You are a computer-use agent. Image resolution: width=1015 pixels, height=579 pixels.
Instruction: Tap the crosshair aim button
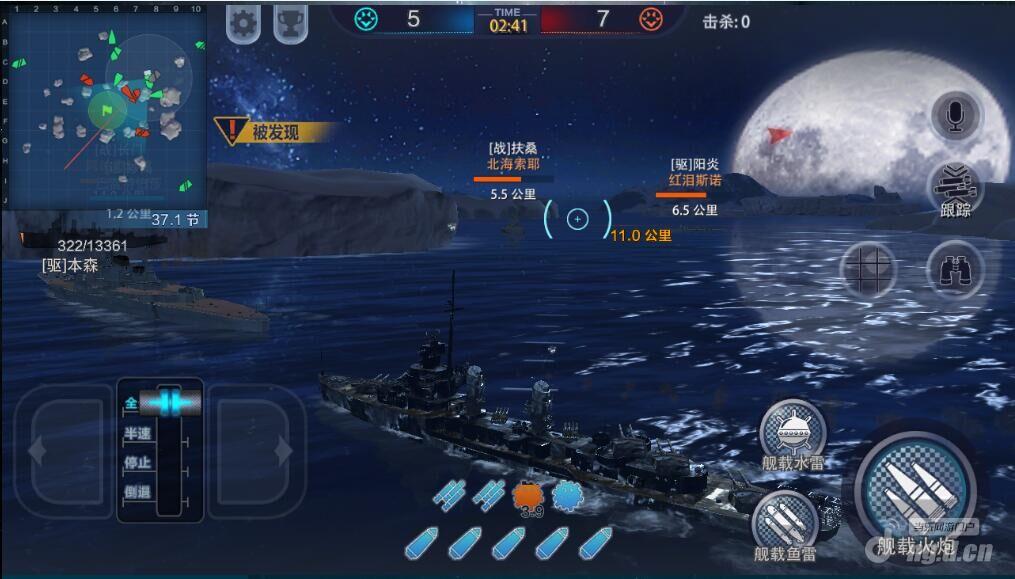868,267
